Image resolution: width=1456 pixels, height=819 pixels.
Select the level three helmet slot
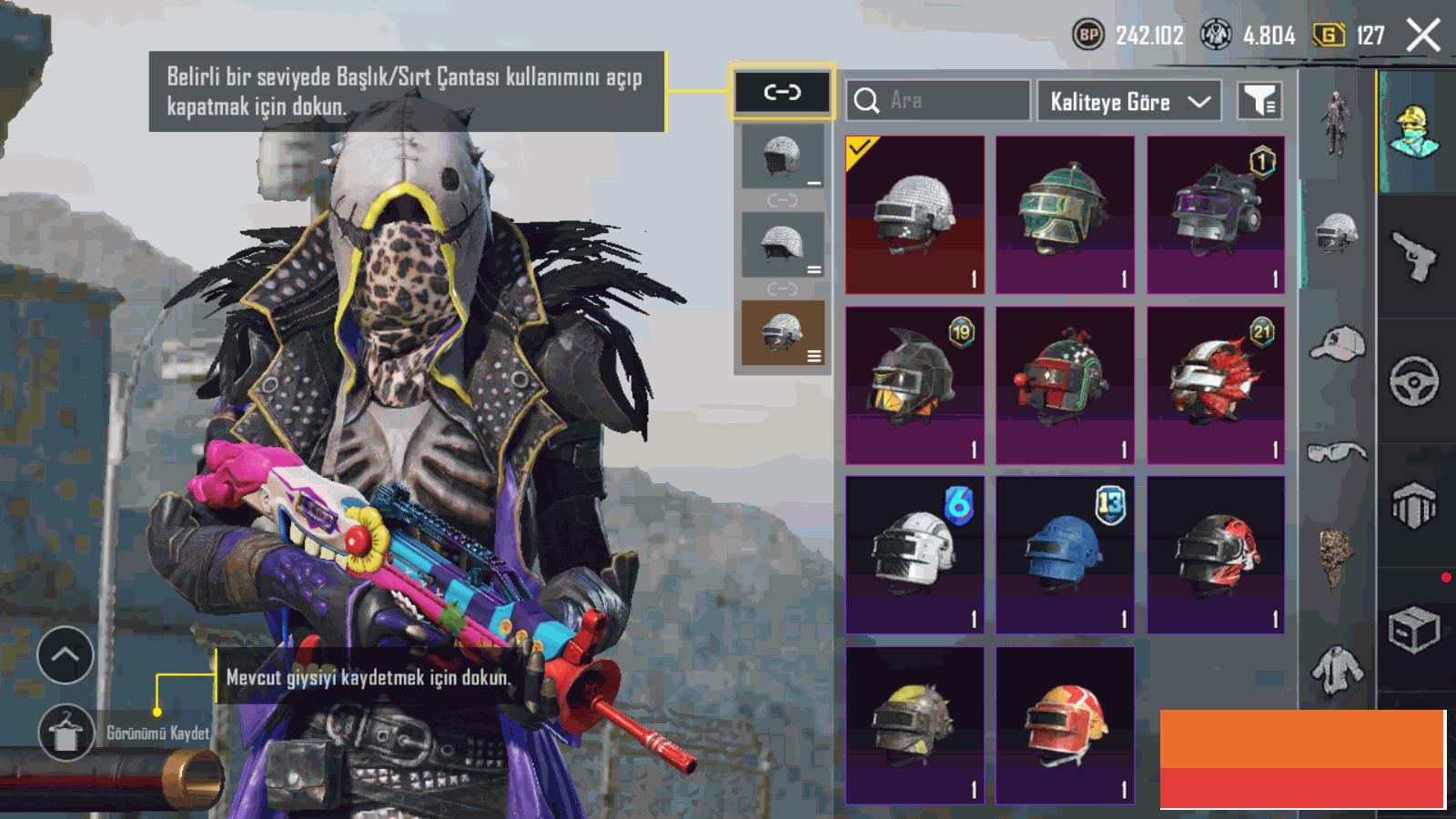point(782,333)
